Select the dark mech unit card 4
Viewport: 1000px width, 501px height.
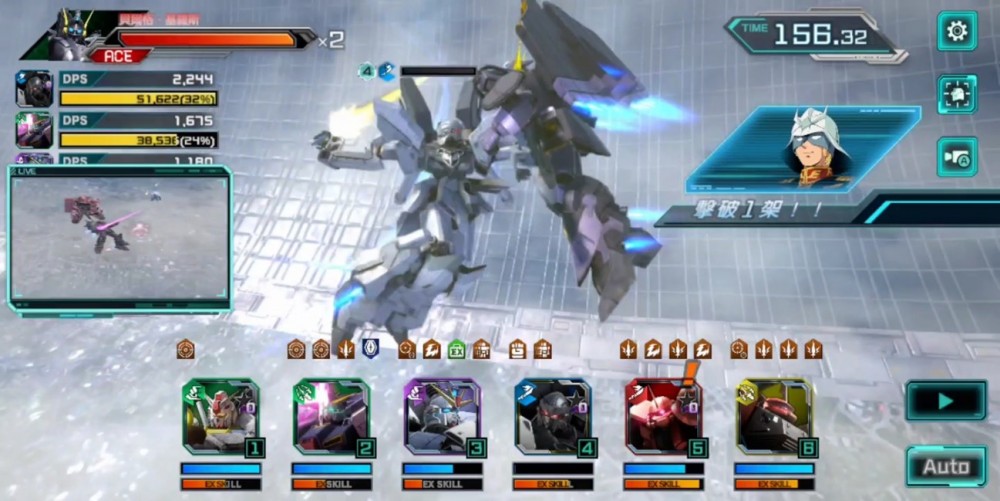click(553, 416)
